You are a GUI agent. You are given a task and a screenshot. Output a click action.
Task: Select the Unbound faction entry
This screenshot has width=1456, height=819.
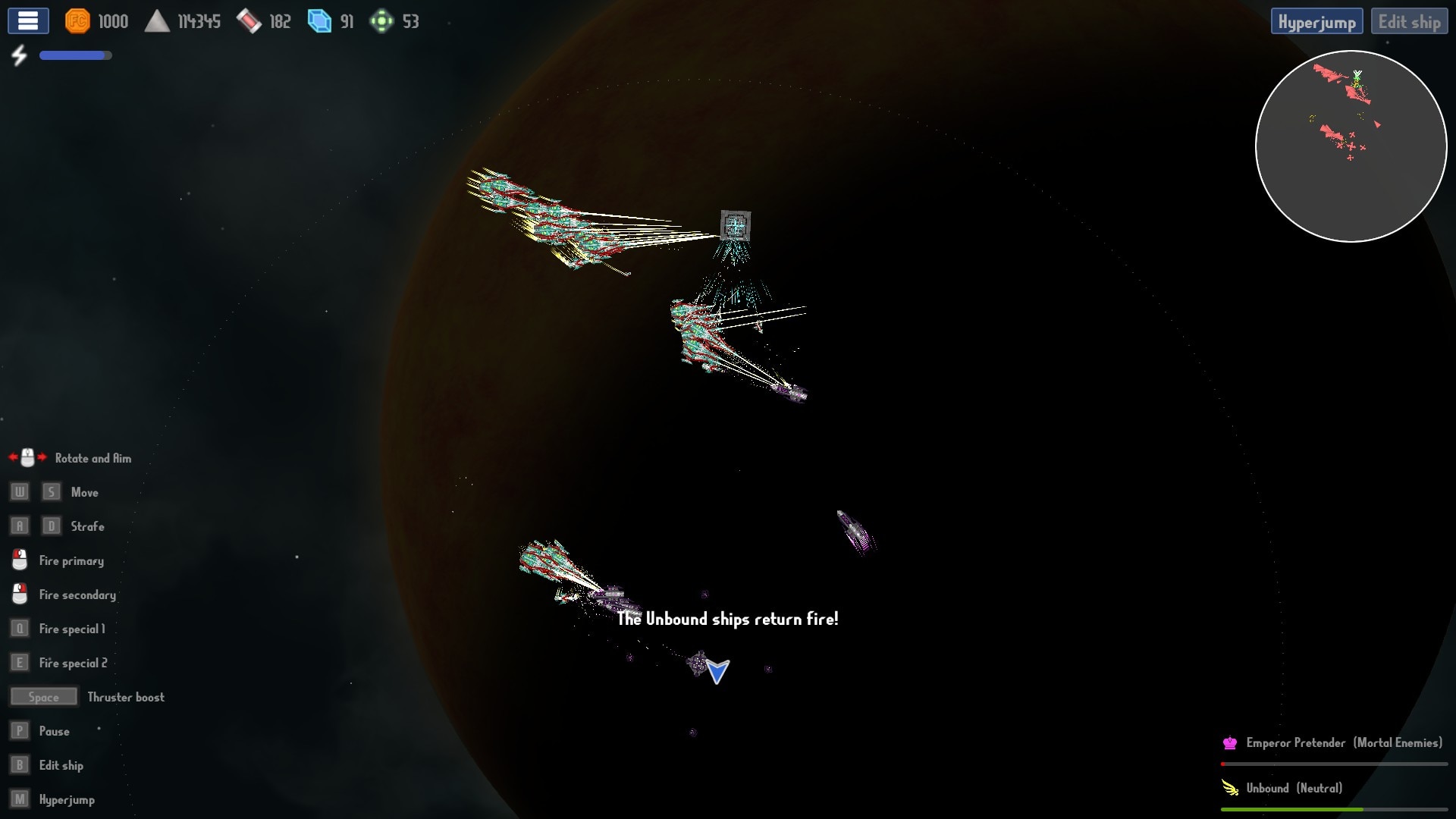(x=1293, y=789)
